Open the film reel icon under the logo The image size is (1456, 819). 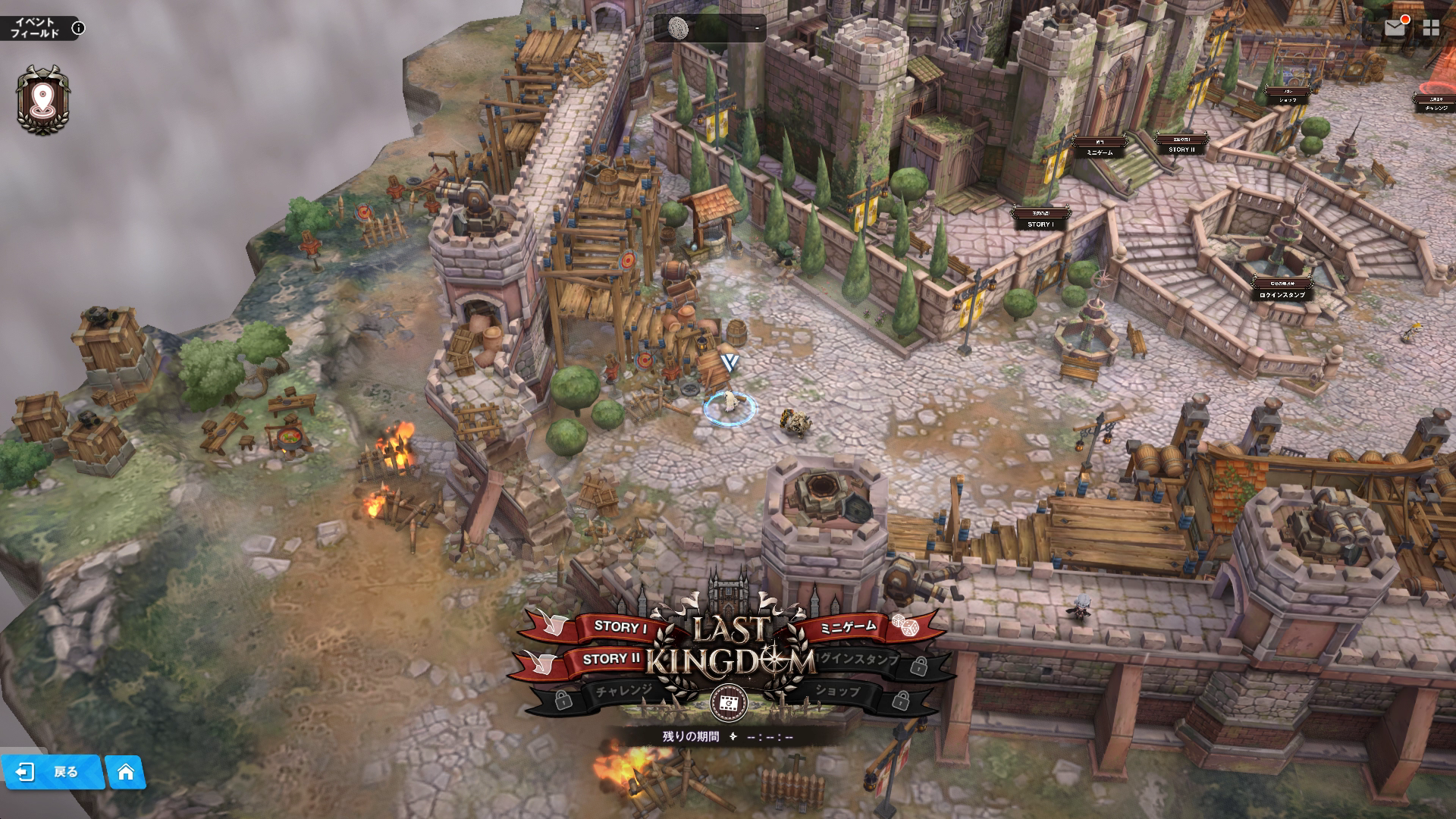(729, 704)
